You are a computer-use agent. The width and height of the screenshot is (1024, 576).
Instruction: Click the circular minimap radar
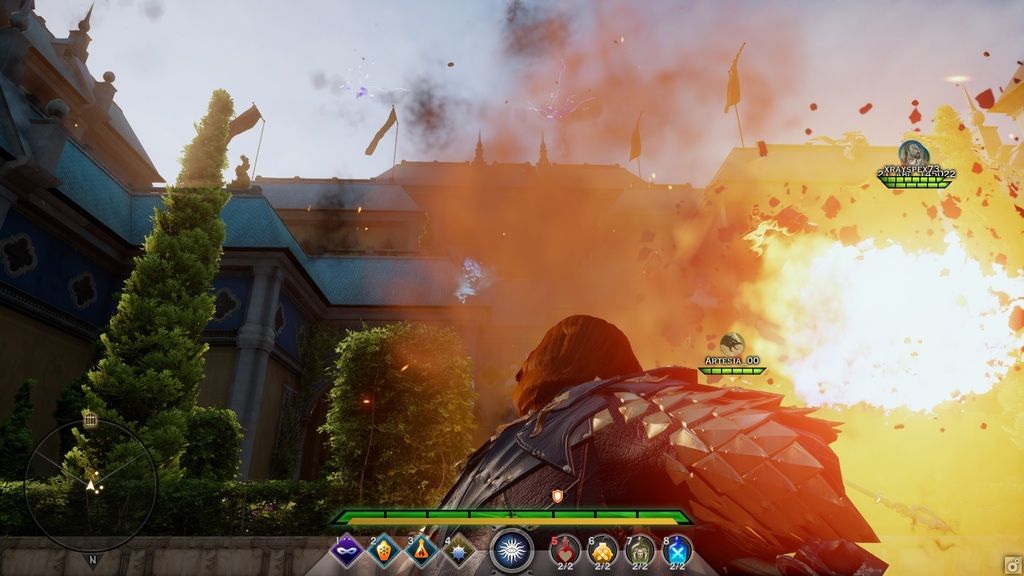91,485
